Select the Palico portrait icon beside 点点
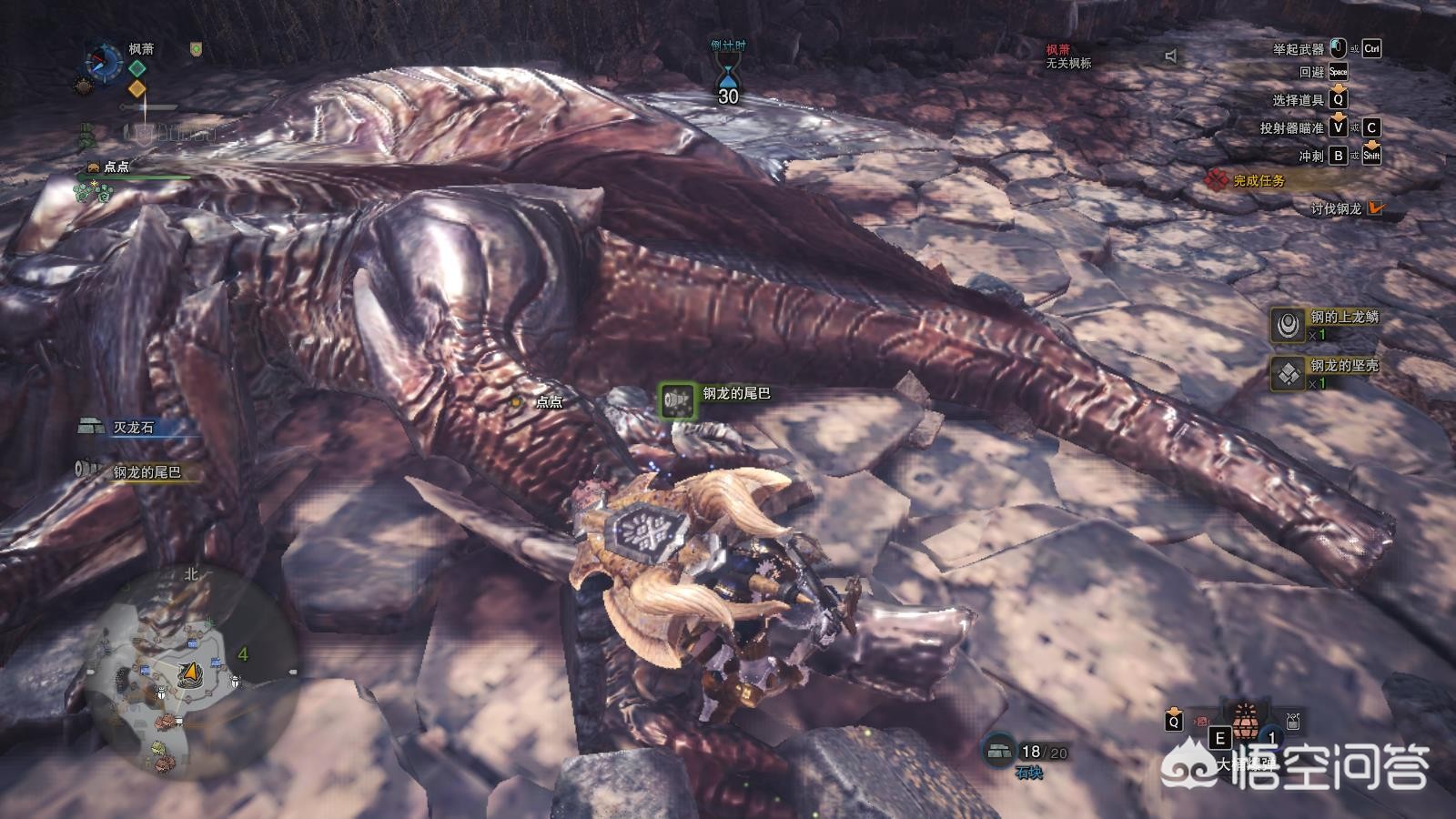1456x819 pixels. 93,167
